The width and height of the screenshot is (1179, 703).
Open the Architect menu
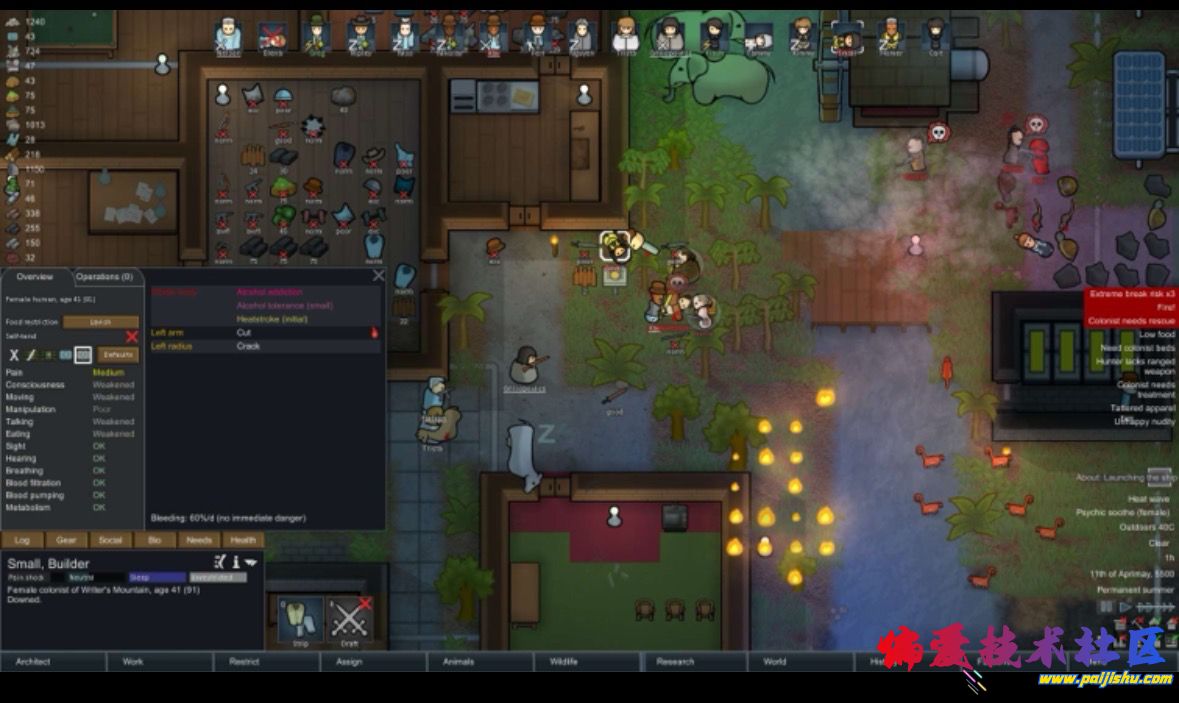tap(33, 661)
